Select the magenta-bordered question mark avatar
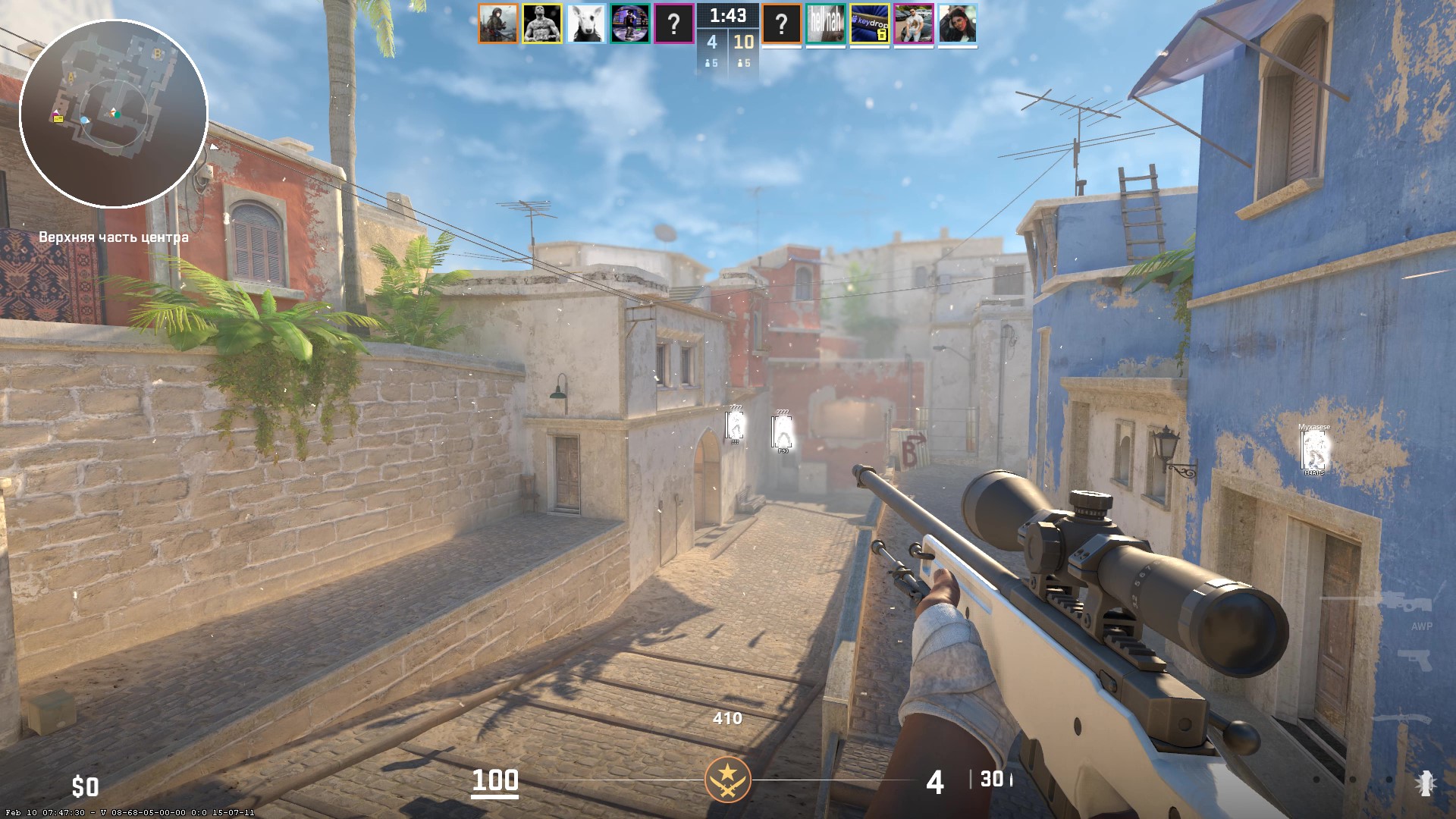 [674, 24]
